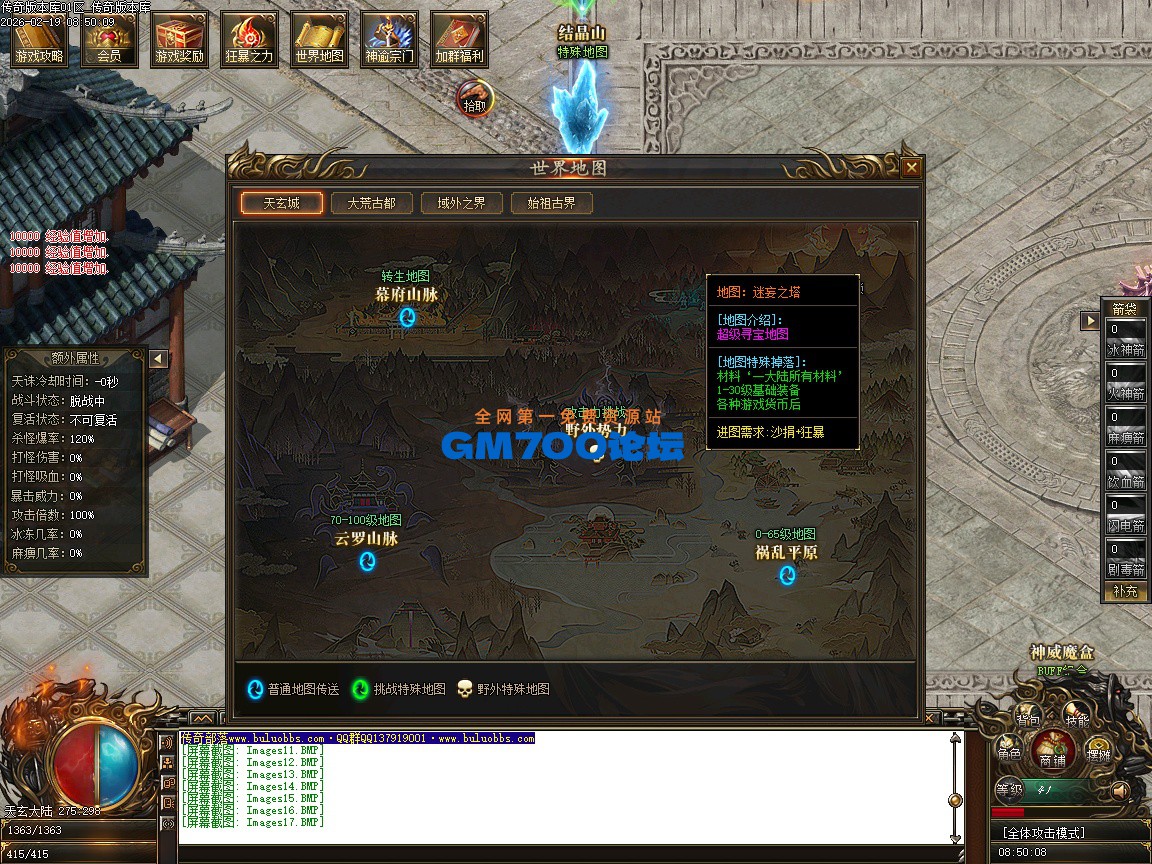Click 补充 to refill the quiver
Image resolution: width=1152 pixels, height=864 pixels.
(x=1125, y=591)
